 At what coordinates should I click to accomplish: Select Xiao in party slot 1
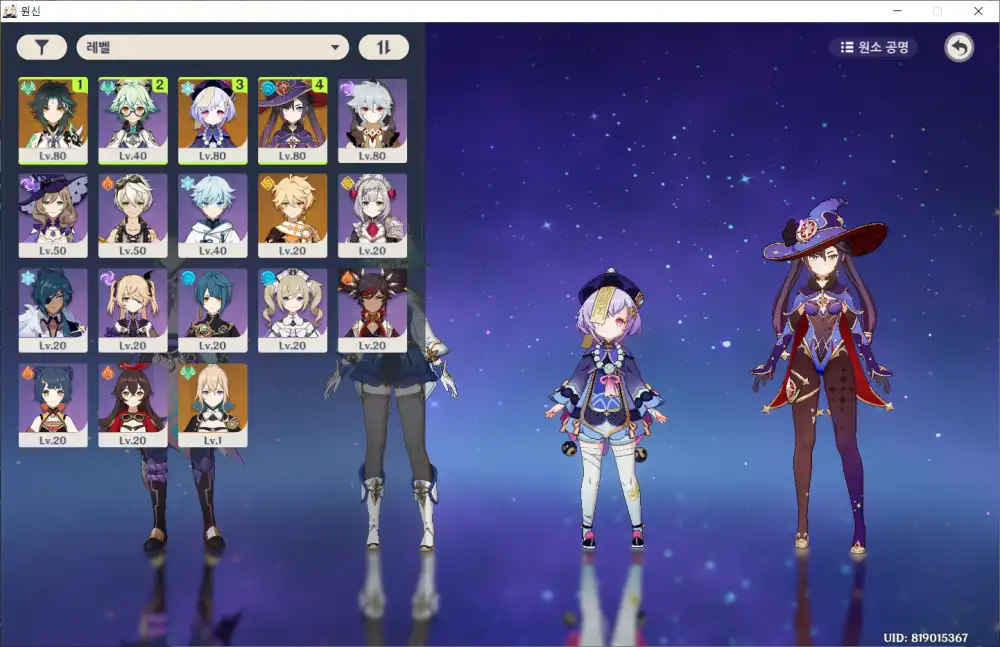[53, 120]
